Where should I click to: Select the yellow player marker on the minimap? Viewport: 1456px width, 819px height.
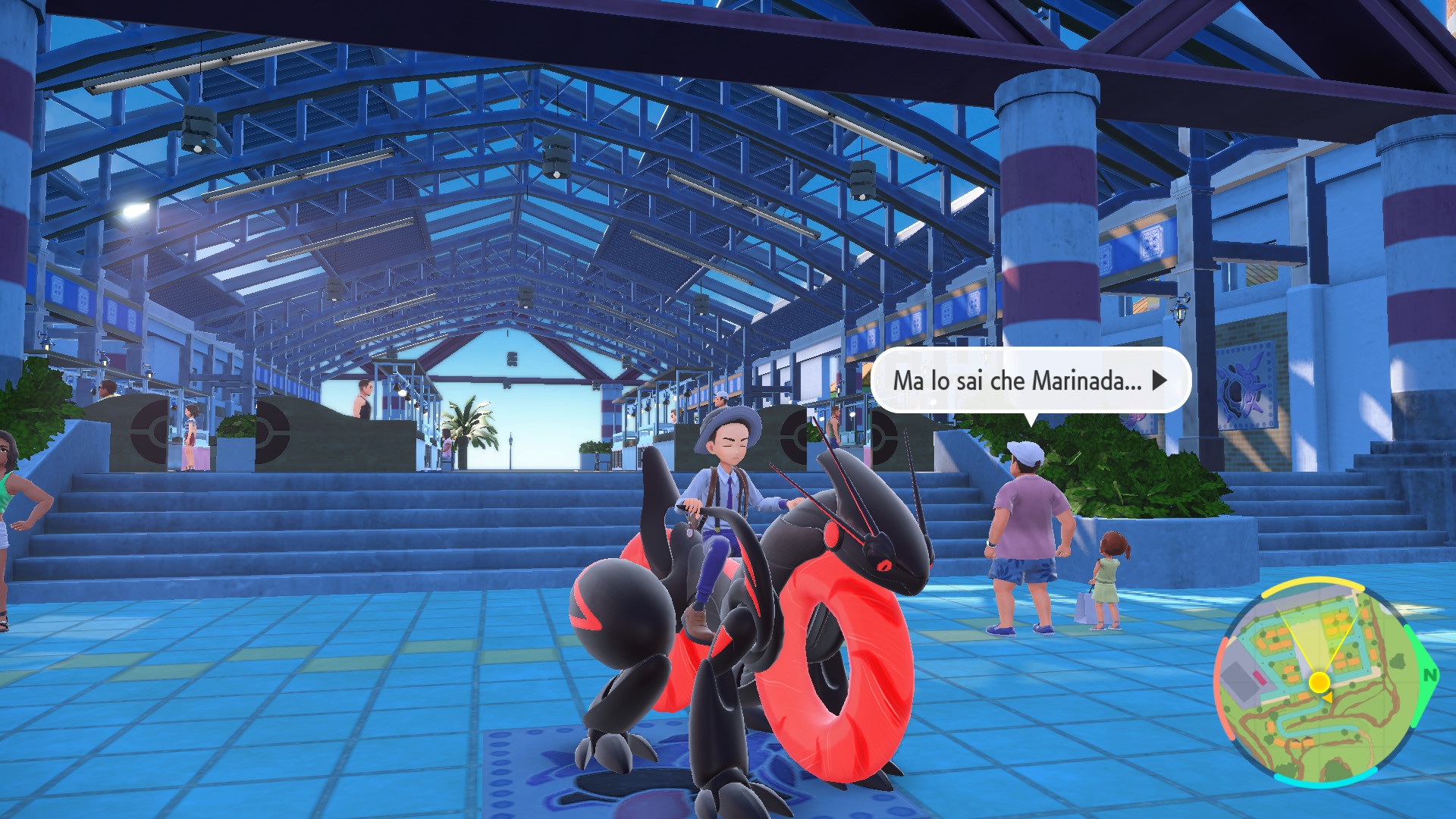[x=1319, y=682]
